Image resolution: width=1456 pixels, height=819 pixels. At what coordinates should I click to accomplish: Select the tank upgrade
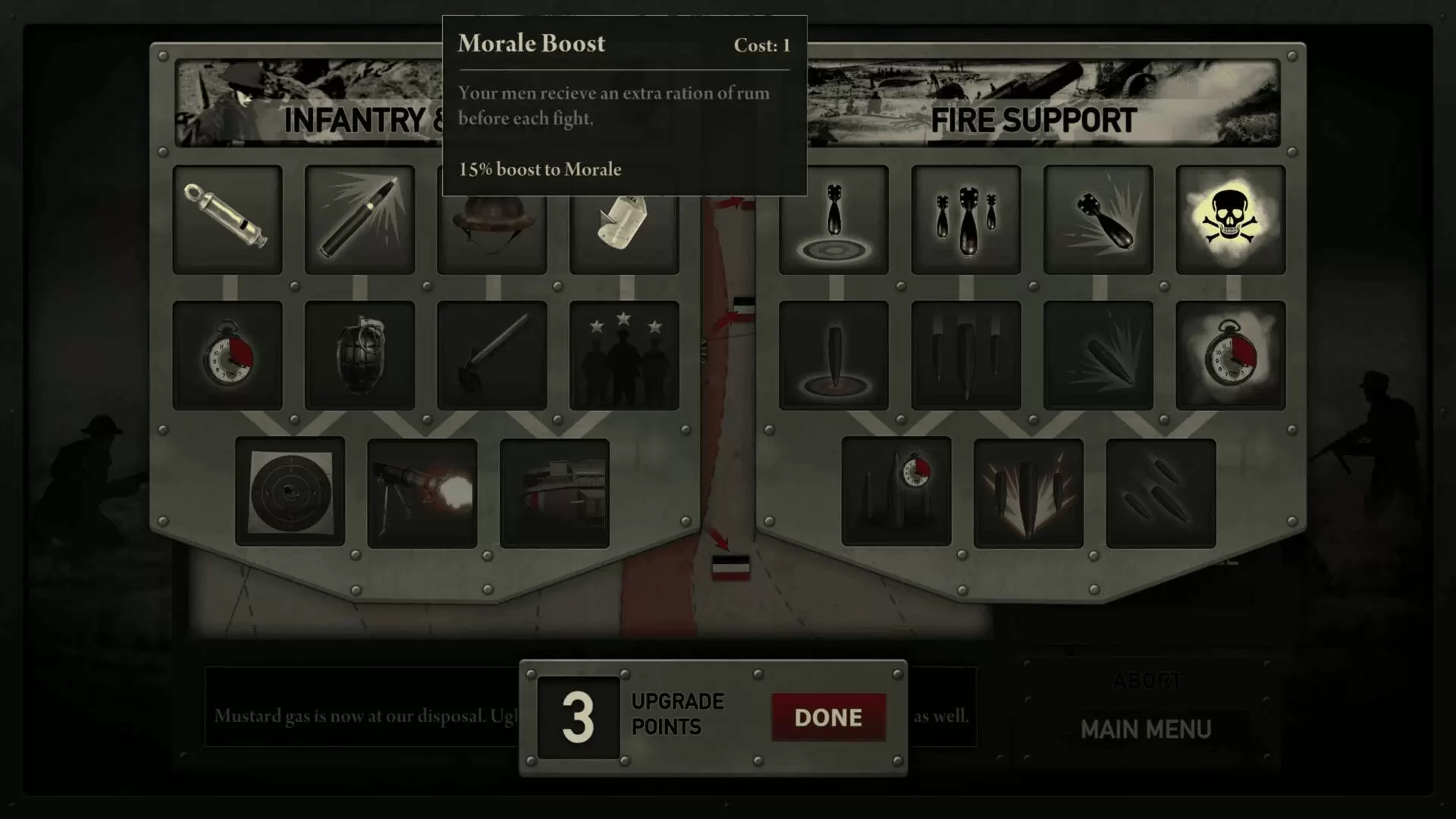pos(554,493)
